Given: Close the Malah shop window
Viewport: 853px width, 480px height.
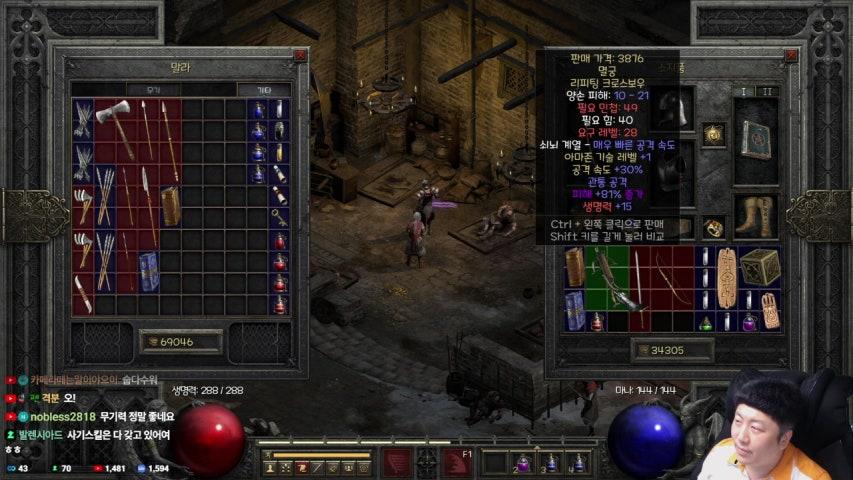Looking at the screenshot, I should [300, 56].
